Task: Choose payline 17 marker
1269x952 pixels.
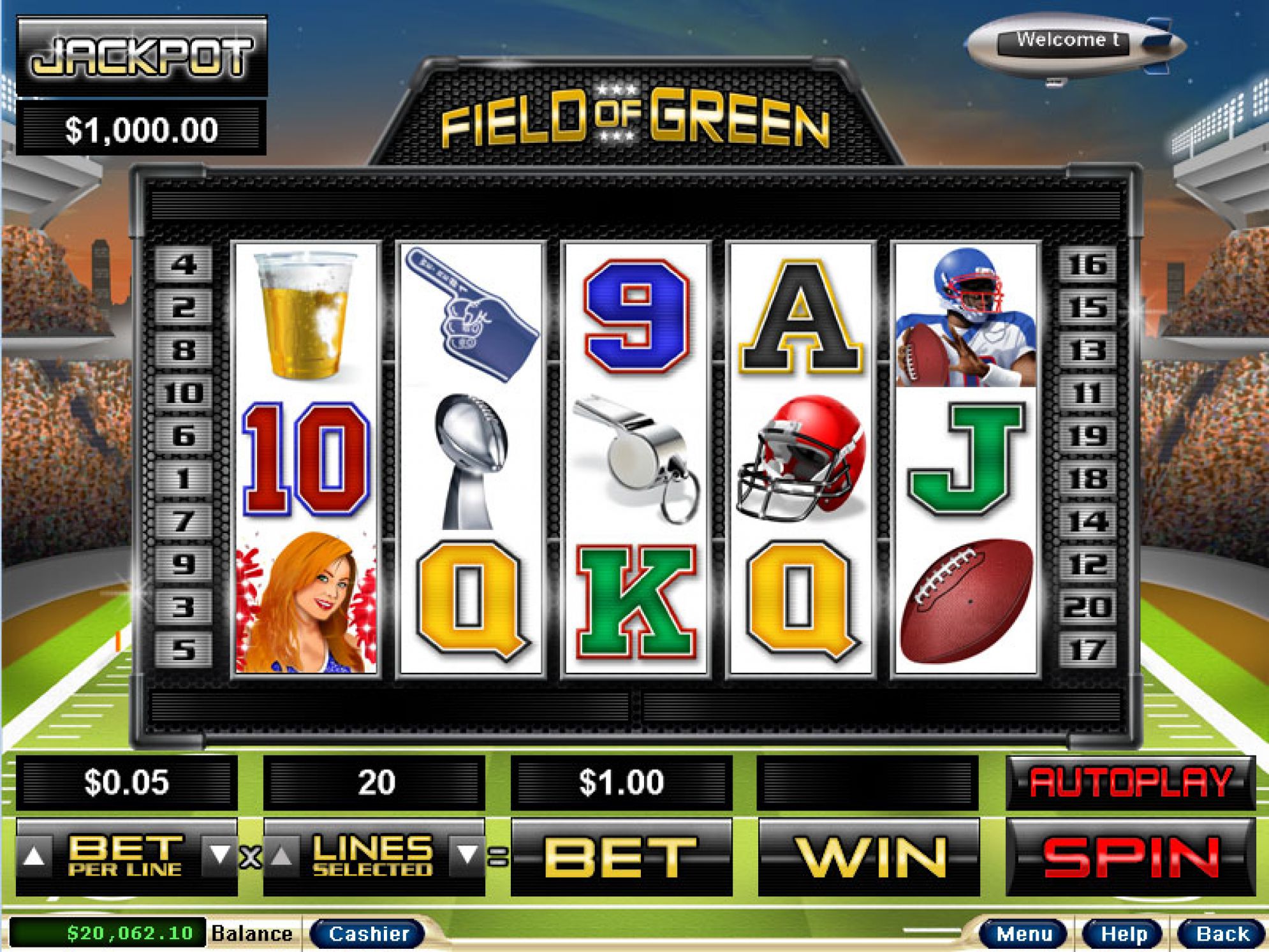Action: [x=1087, y=650]
